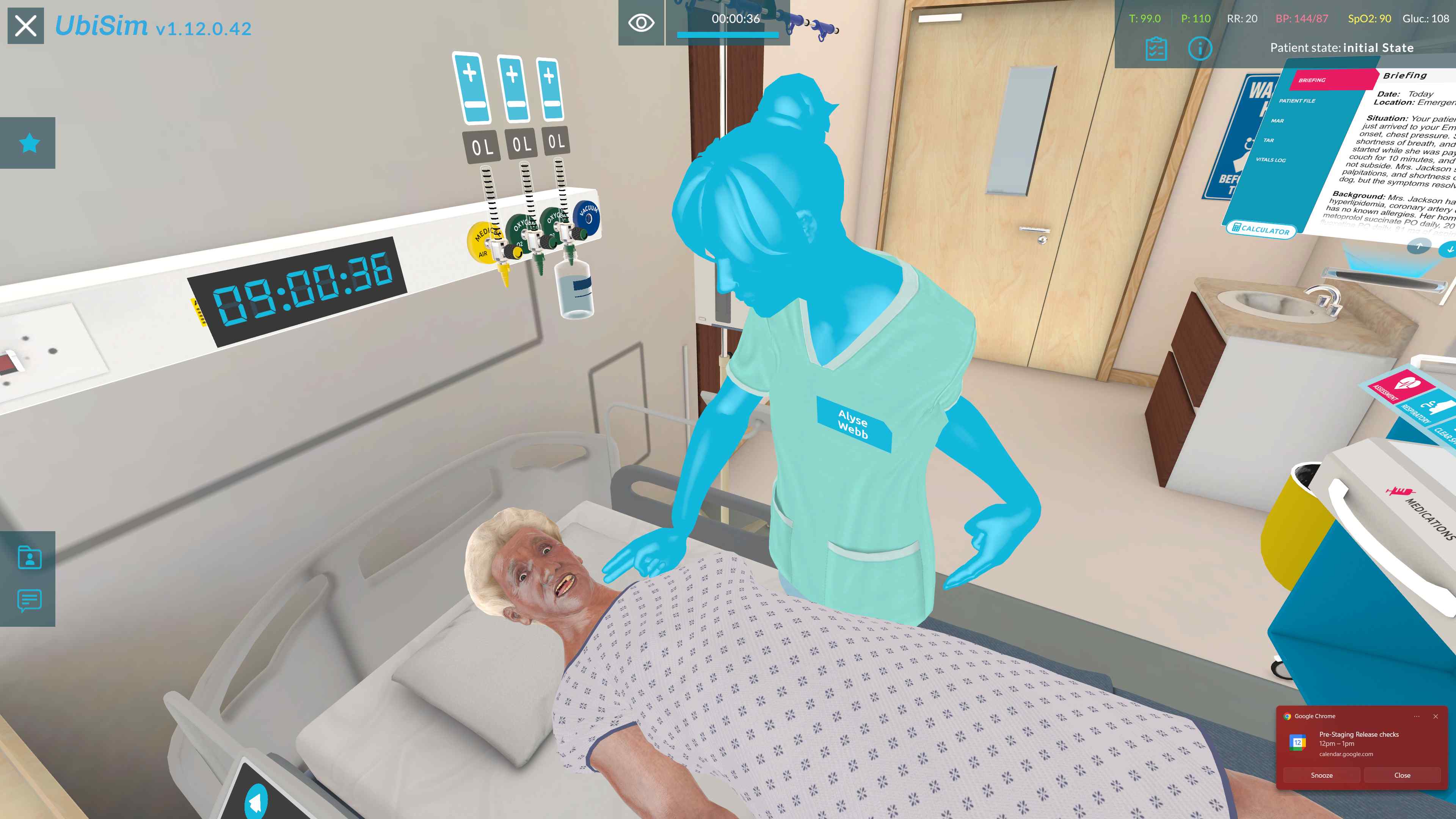Open the chat speech bubble icon
This screenshot has width=1456, height=819.
coord(30,601)
